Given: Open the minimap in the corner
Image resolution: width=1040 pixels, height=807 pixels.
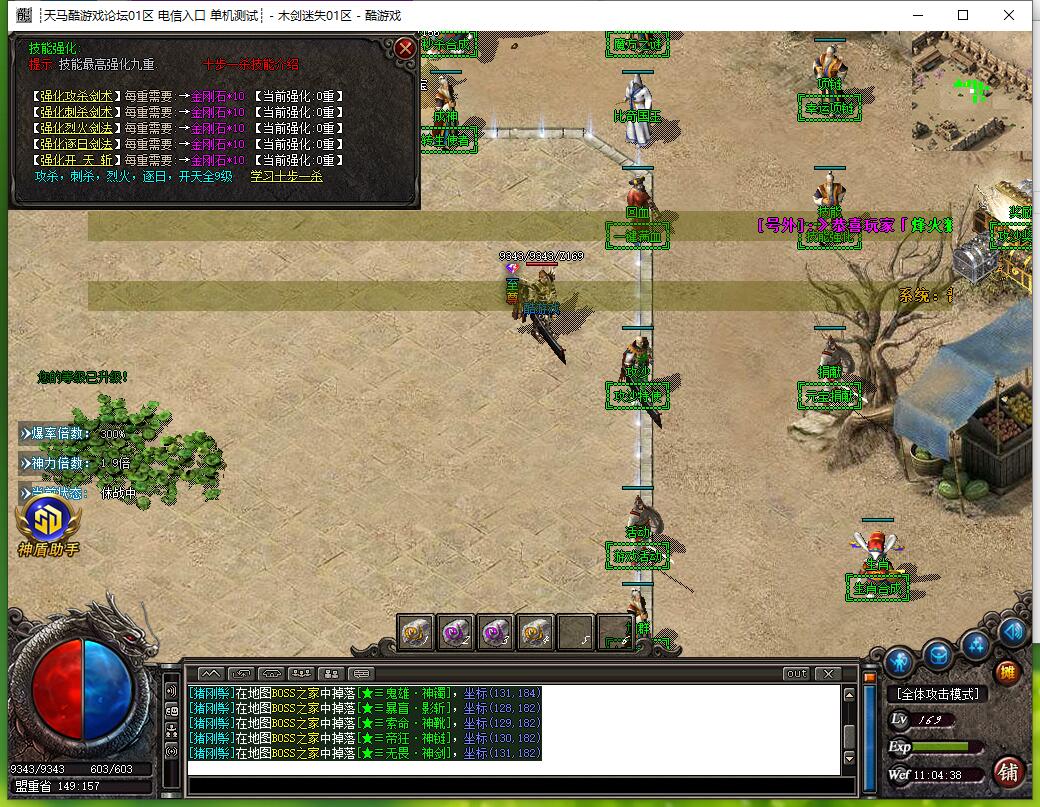Looking at the screenshot, I should click(970, 92).
